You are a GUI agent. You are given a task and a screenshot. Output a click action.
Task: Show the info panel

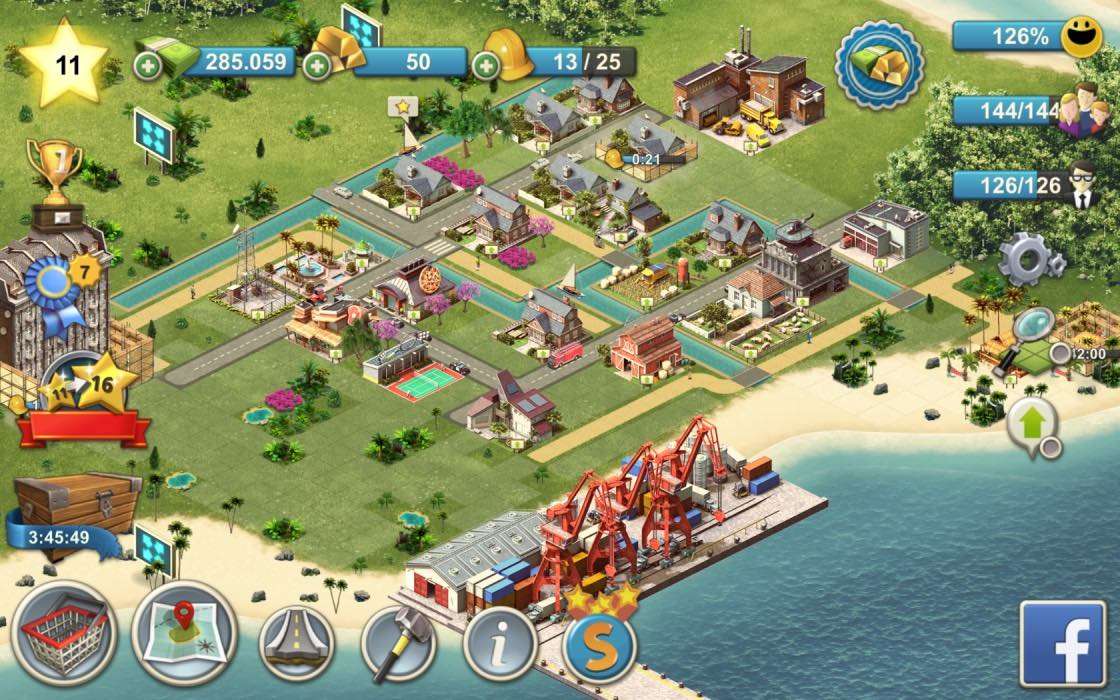coord(500,640)
